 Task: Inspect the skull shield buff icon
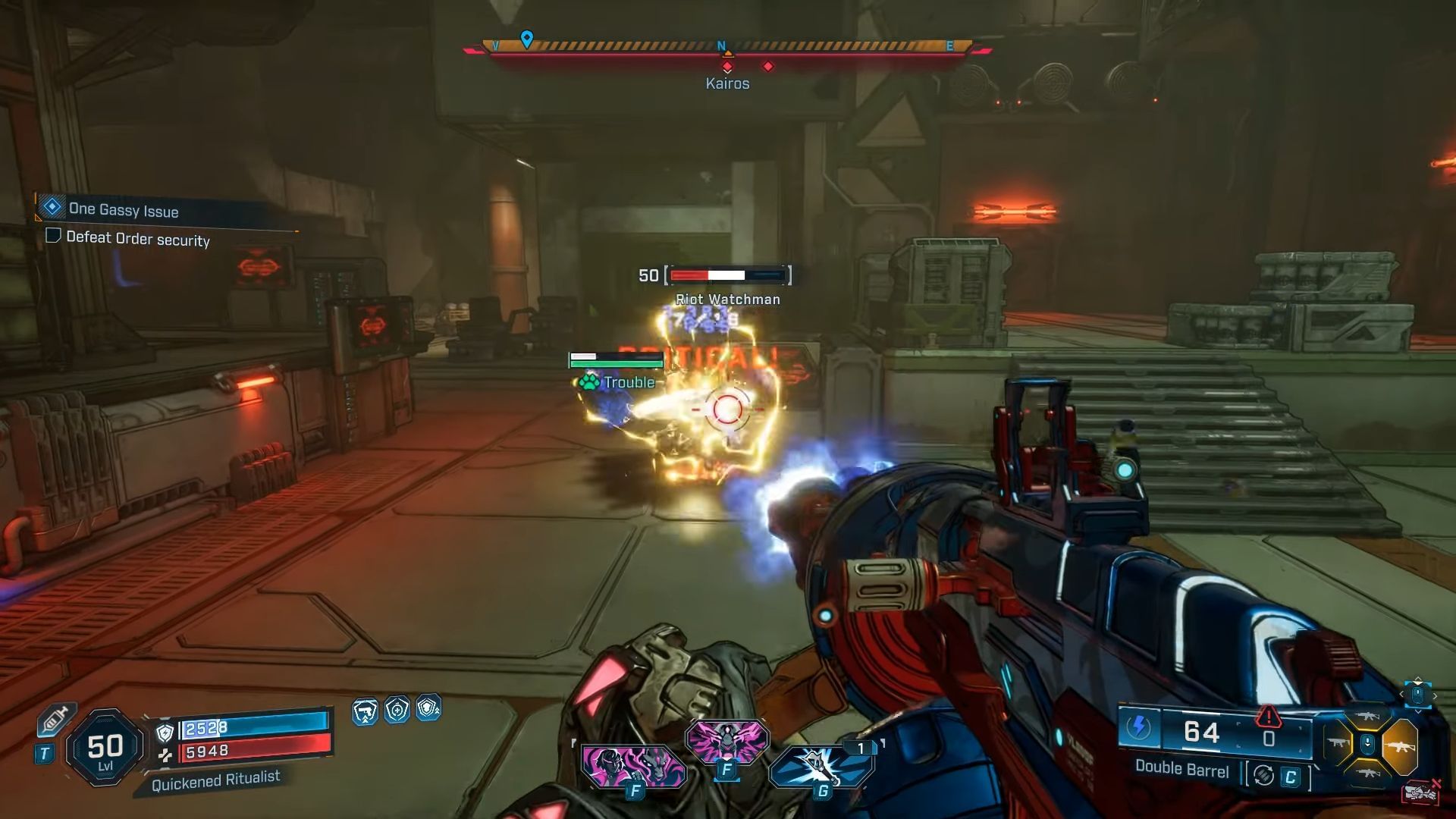[428, 708]
